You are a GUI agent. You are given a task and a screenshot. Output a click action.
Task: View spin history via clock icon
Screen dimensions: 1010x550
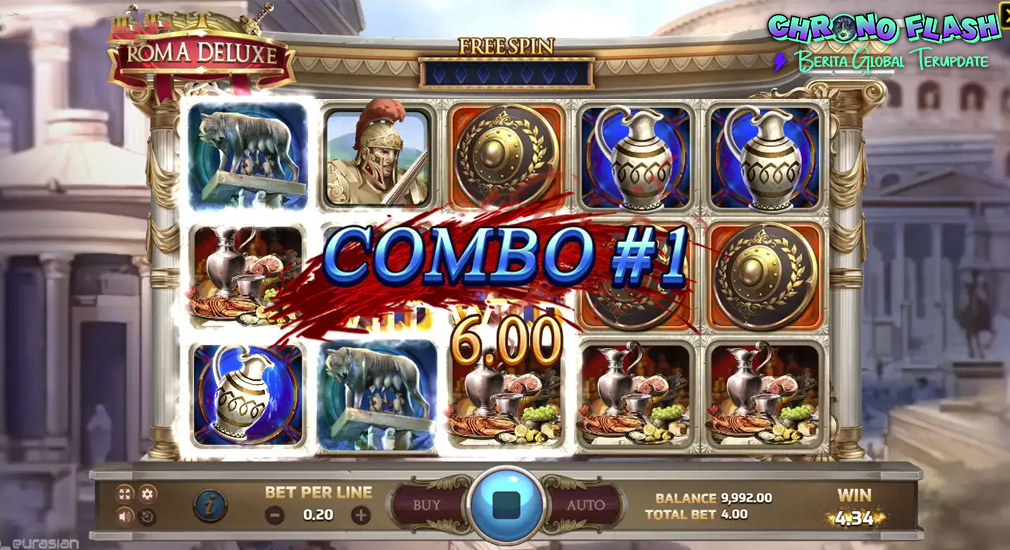point(148,517)
